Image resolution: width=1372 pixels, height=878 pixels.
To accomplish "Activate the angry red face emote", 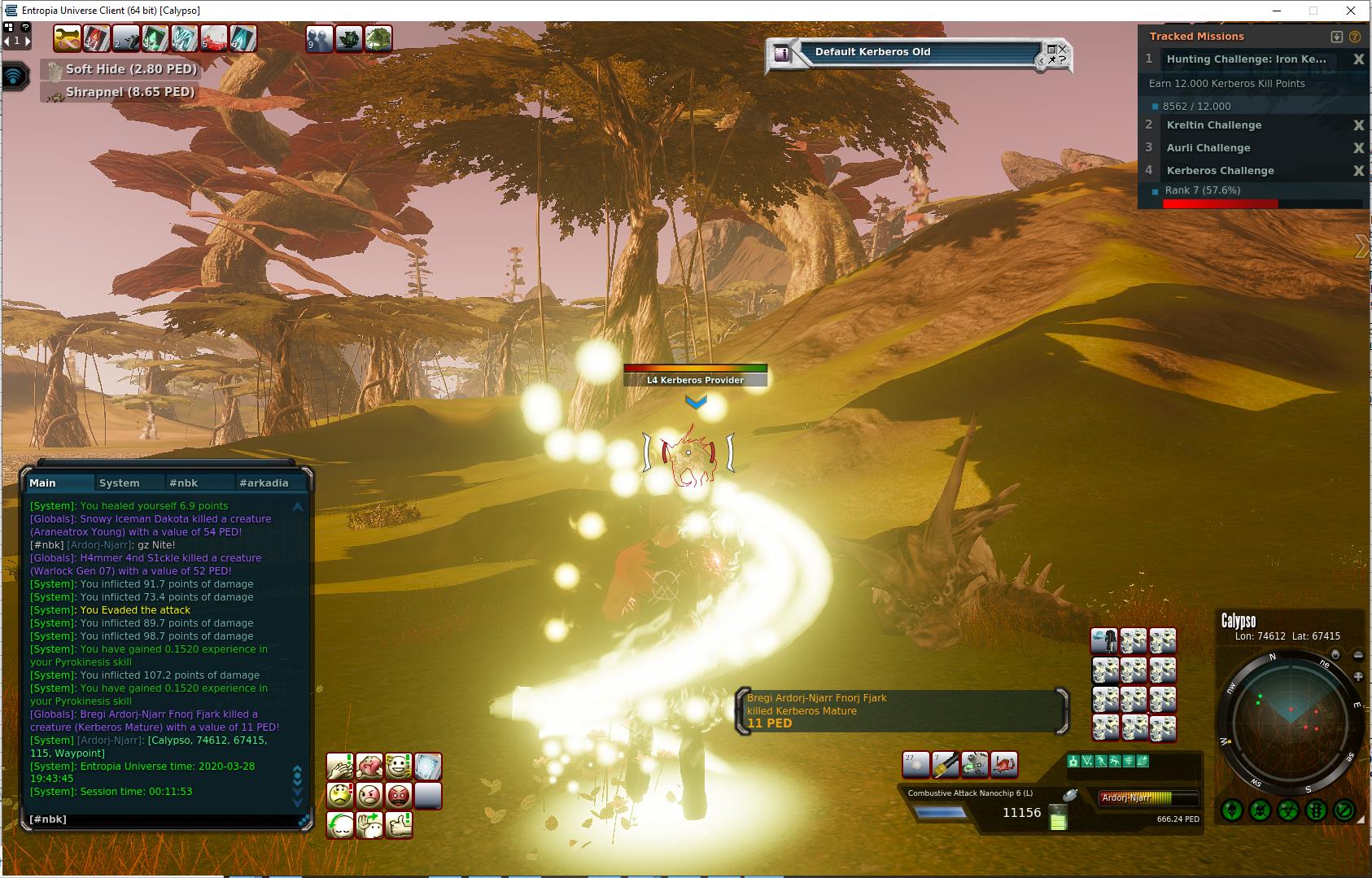I will pos(398,794).
